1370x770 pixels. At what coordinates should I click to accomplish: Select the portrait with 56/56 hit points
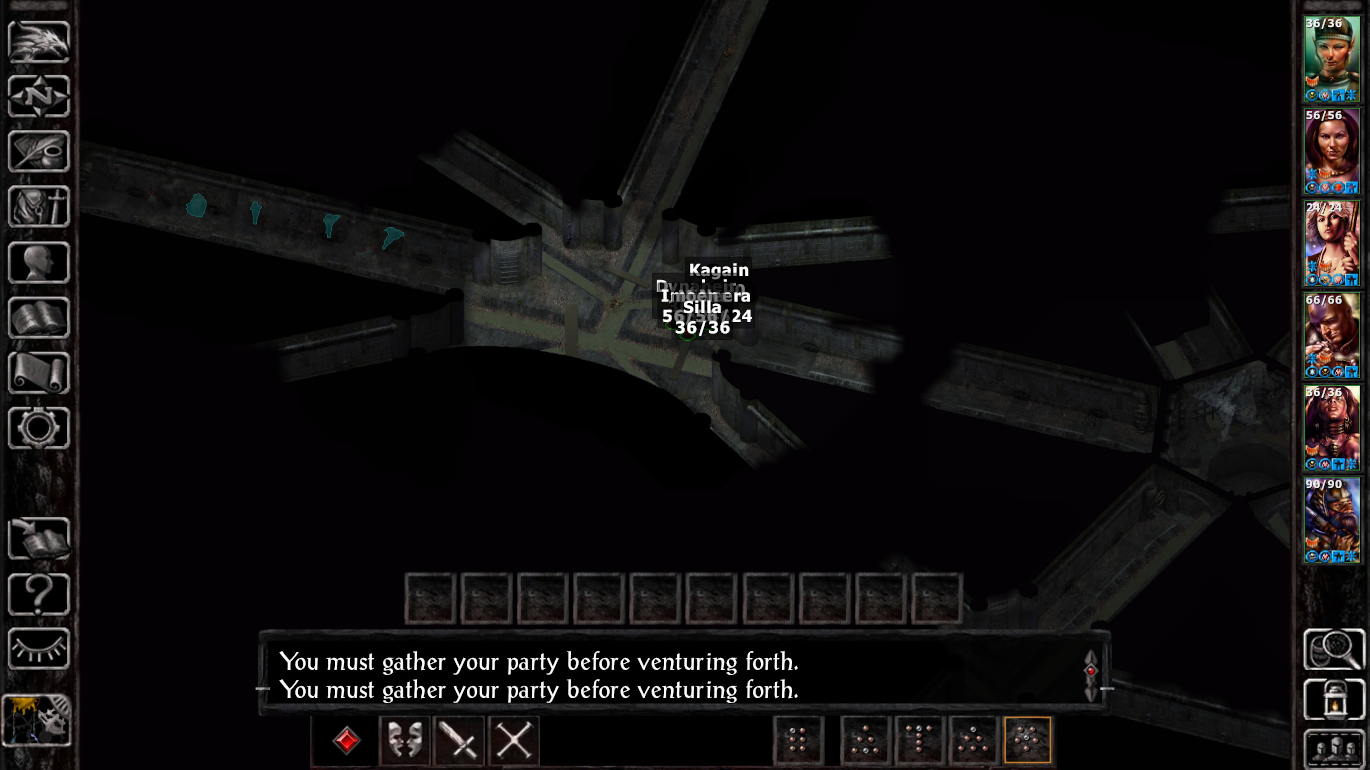(x=1331, y=151)
